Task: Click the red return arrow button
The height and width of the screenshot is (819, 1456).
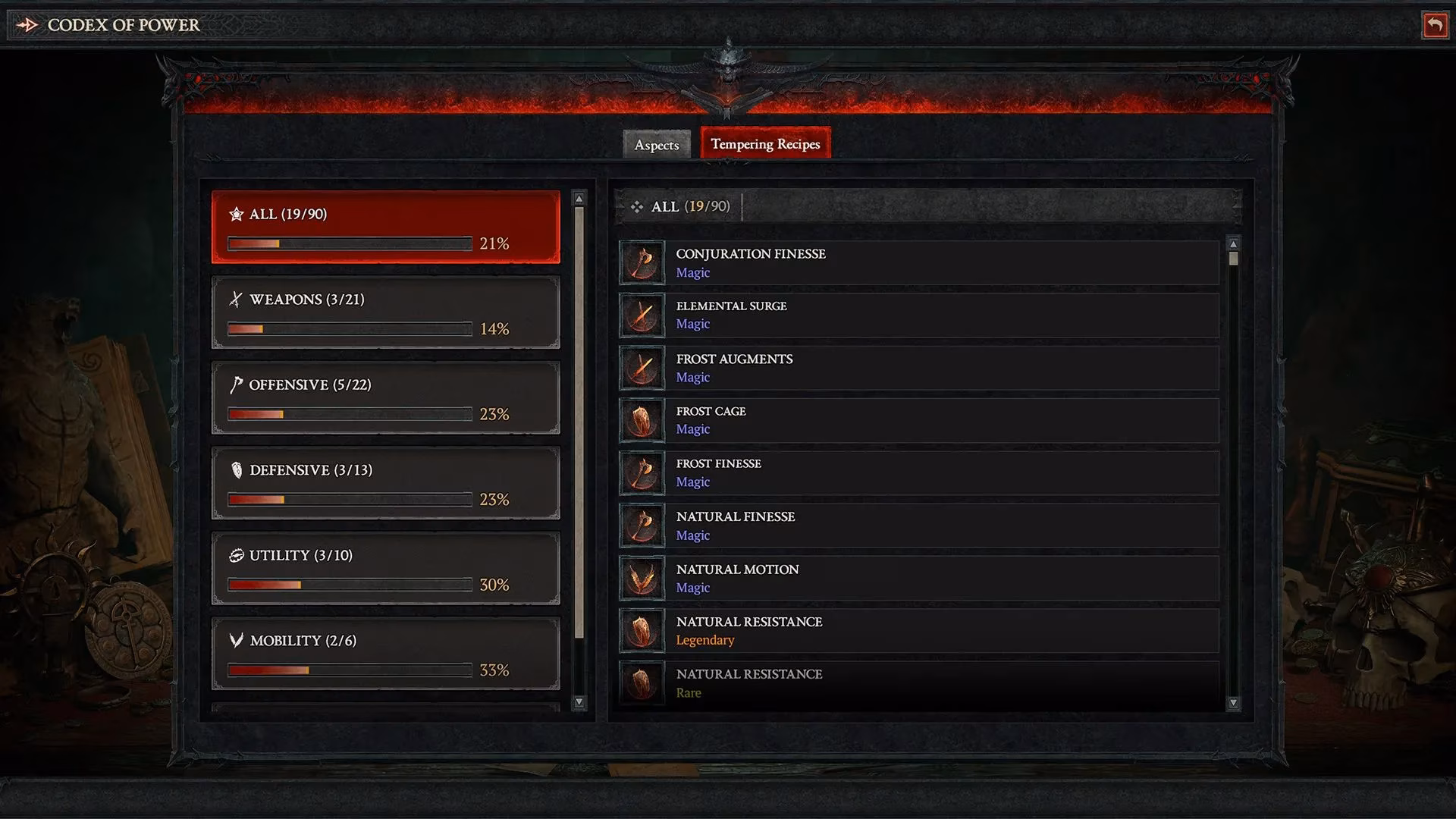Action: tap(1435, 25)
